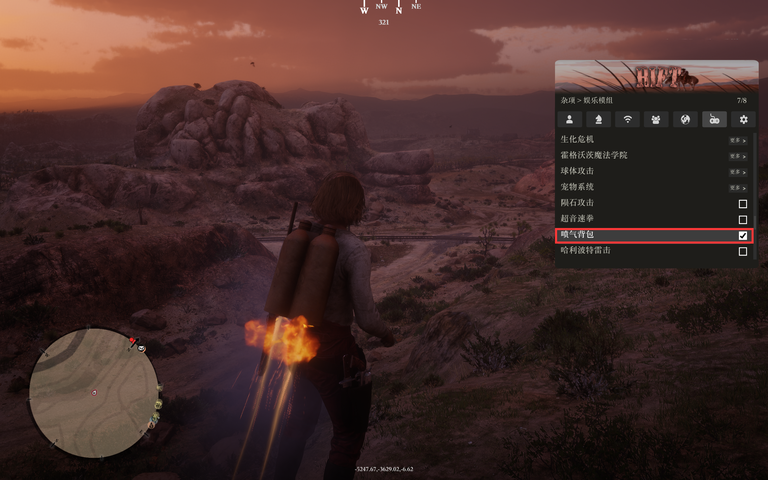Open the 生化危机 submenu
The width and height of the screenshot is (768, 480).
[x=737, y=140]
